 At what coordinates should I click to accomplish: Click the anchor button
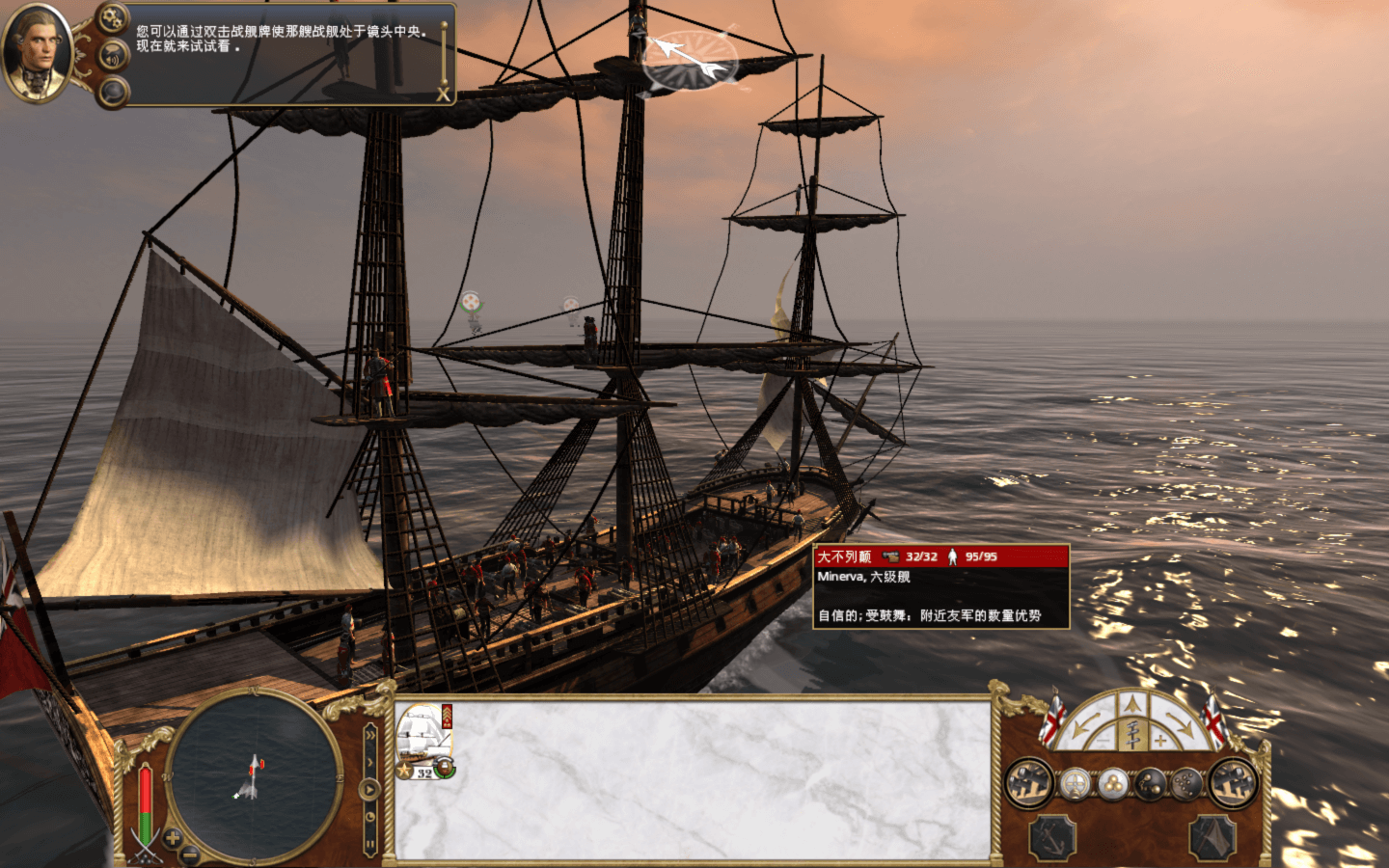pos(1052,836)
